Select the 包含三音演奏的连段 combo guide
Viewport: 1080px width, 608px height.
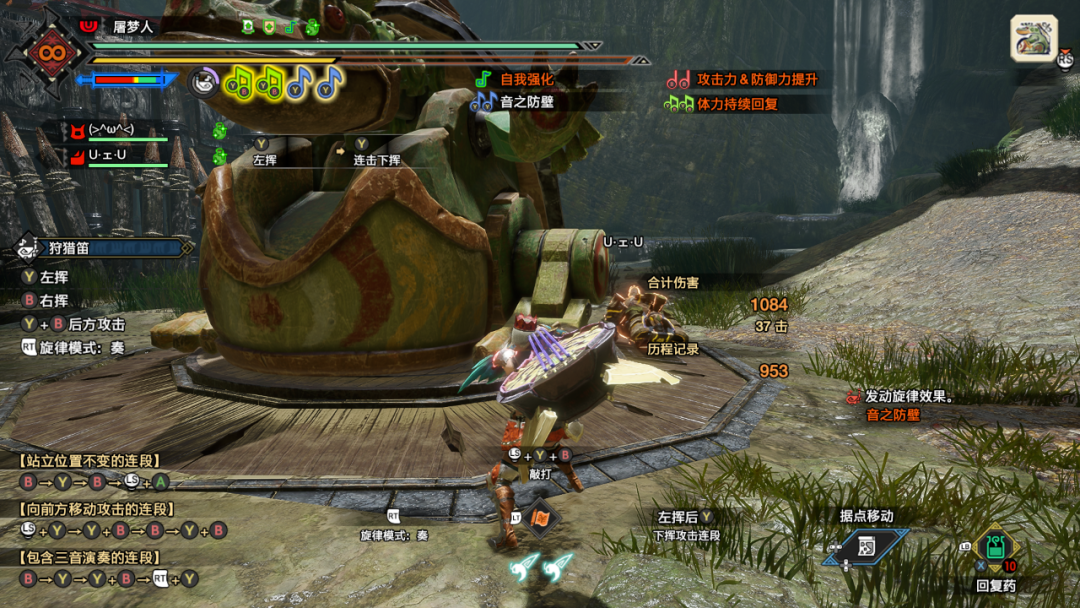coord(89,558)
